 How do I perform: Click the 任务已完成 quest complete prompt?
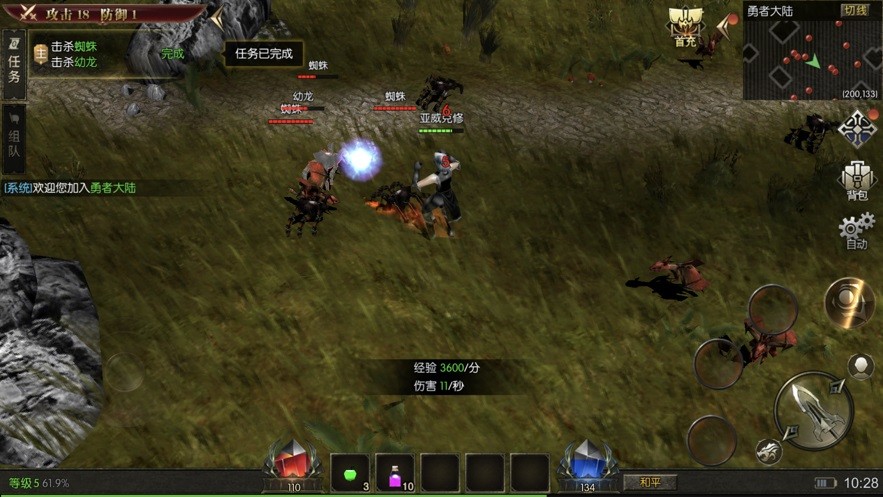tap(263, 54)
